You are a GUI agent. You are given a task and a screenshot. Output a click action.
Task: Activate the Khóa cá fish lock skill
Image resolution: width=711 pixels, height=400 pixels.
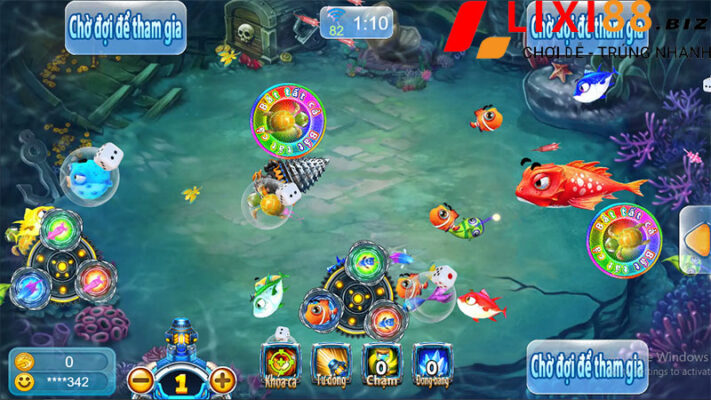[x=278, y=363]
